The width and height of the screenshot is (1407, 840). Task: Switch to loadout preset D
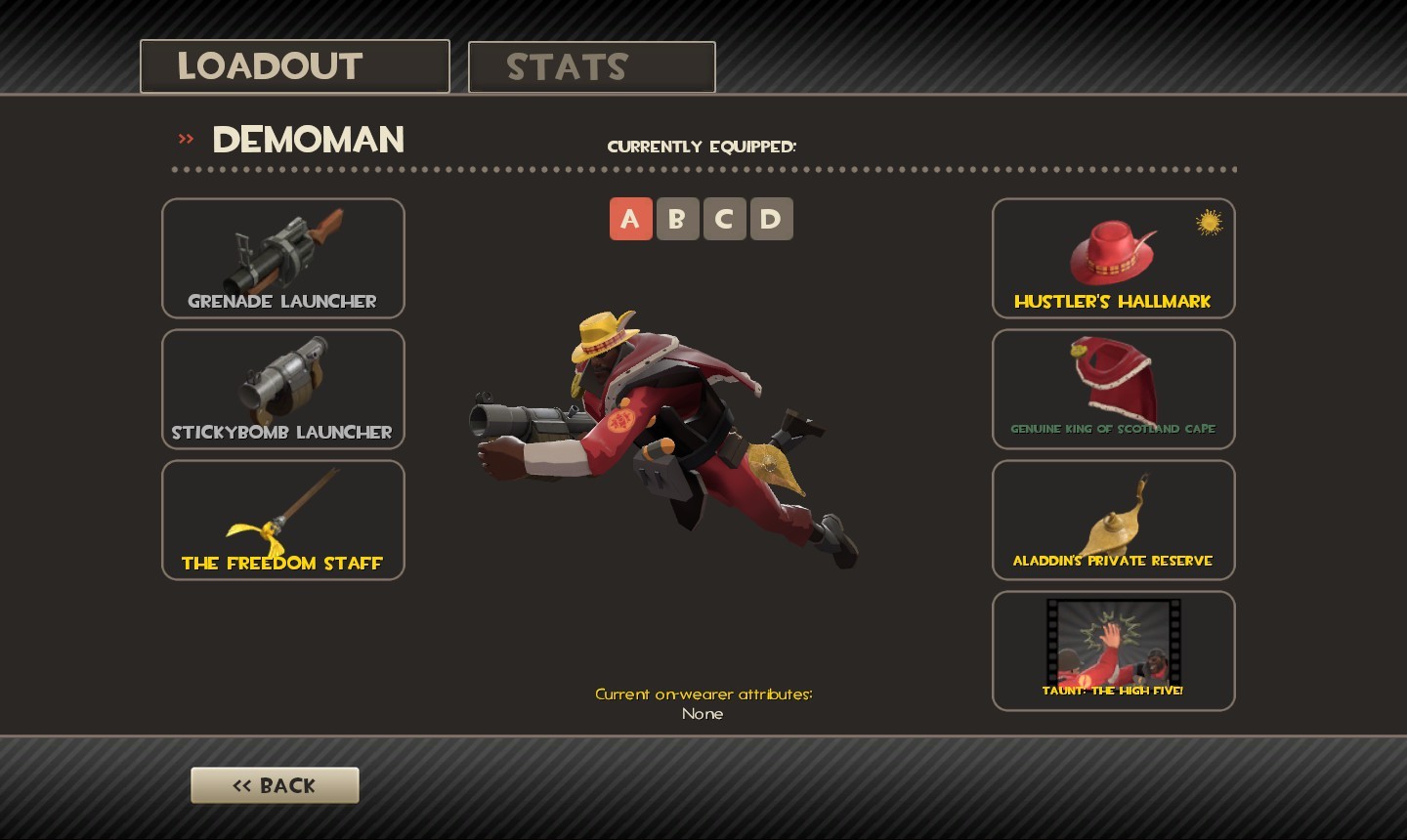coord(771,219)
